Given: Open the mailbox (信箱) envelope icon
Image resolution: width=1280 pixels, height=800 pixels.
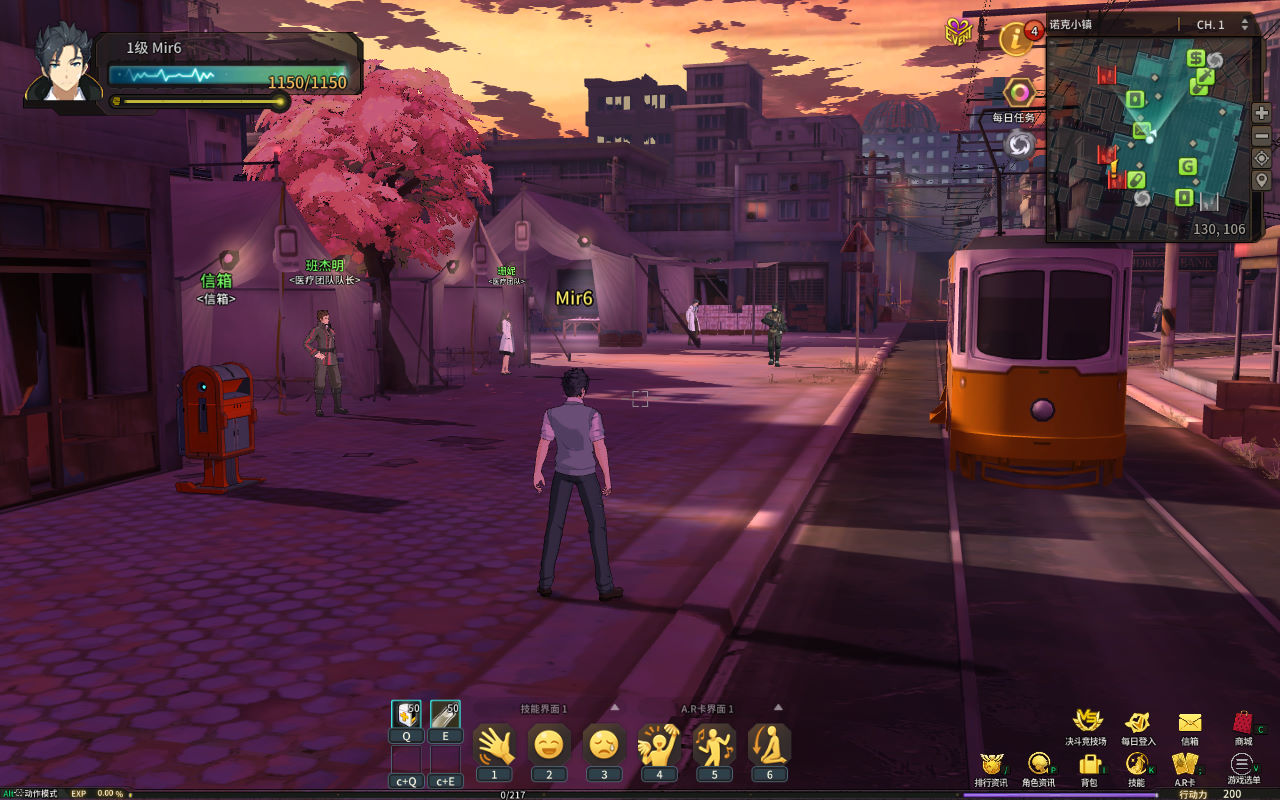Looking at the screenshot, I should tap(1190, 722).
